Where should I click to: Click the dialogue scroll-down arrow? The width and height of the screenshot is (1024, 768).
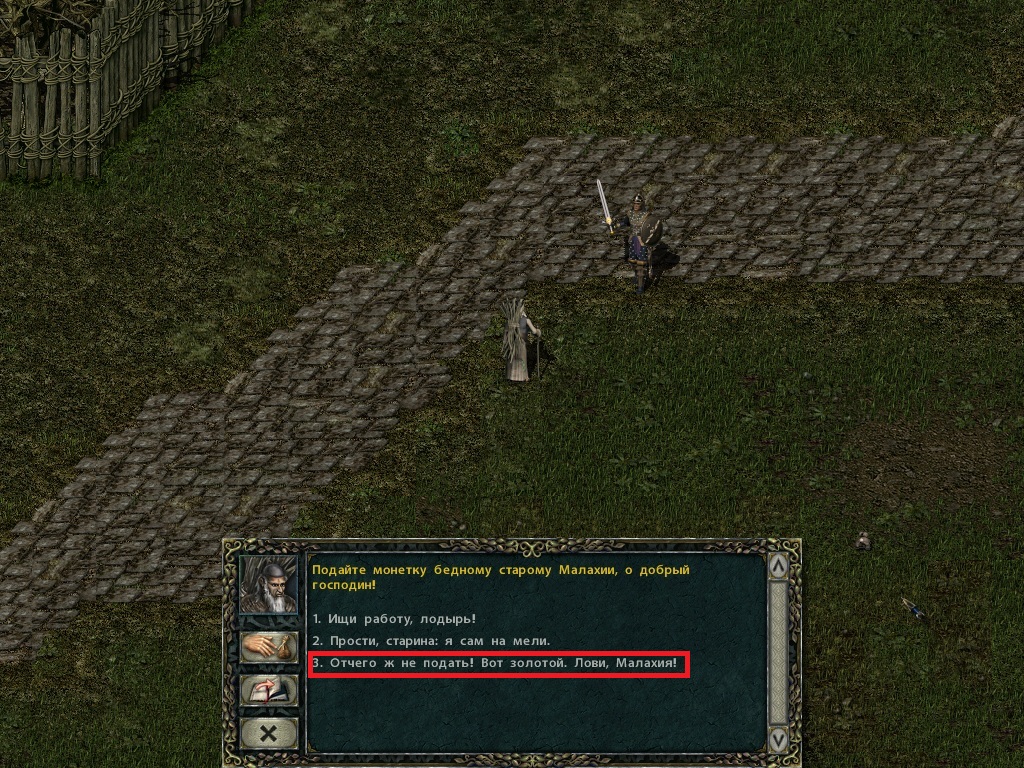(x=777, y=739)
